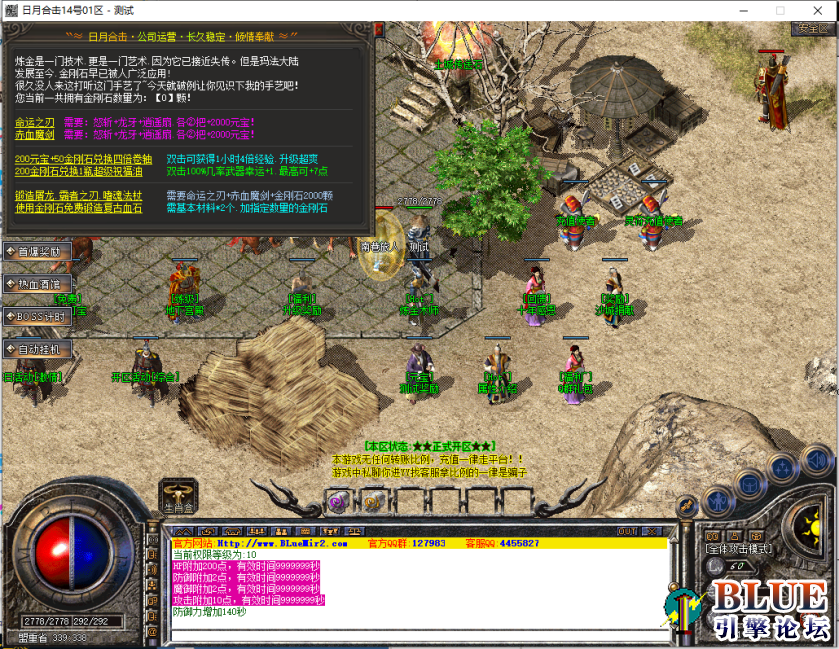The image size is (839, 649).
Task: Use the golden item in second belt slot
Action: [x=370, y=501]
